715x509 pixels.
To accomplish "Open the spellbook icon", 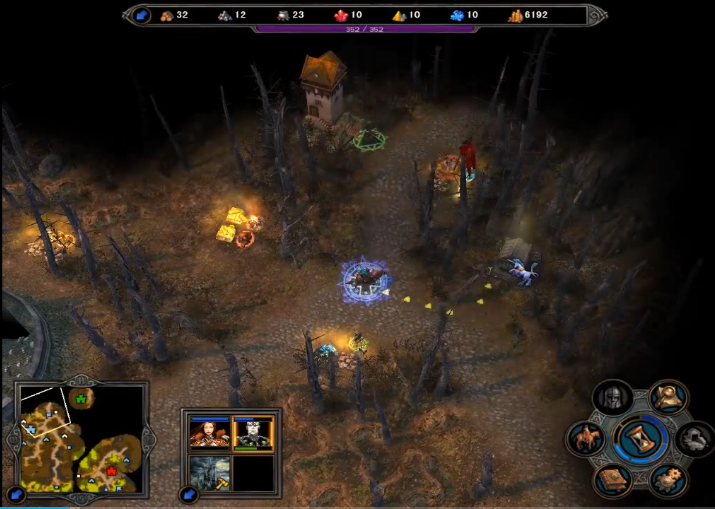I will (x=613, y=480).
